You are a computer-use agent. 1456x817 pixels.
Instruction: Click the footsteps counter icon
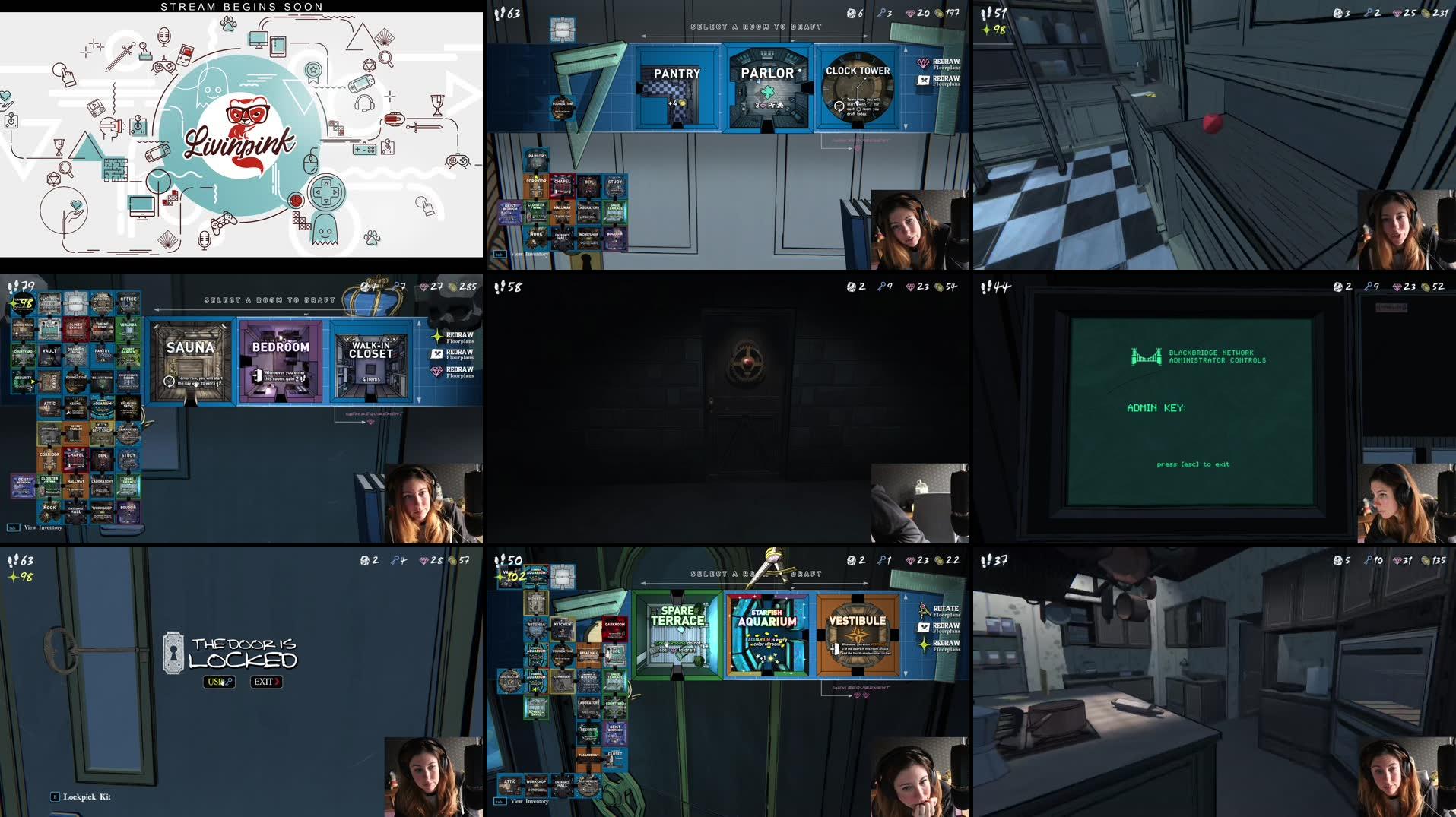tap(499, 13)
